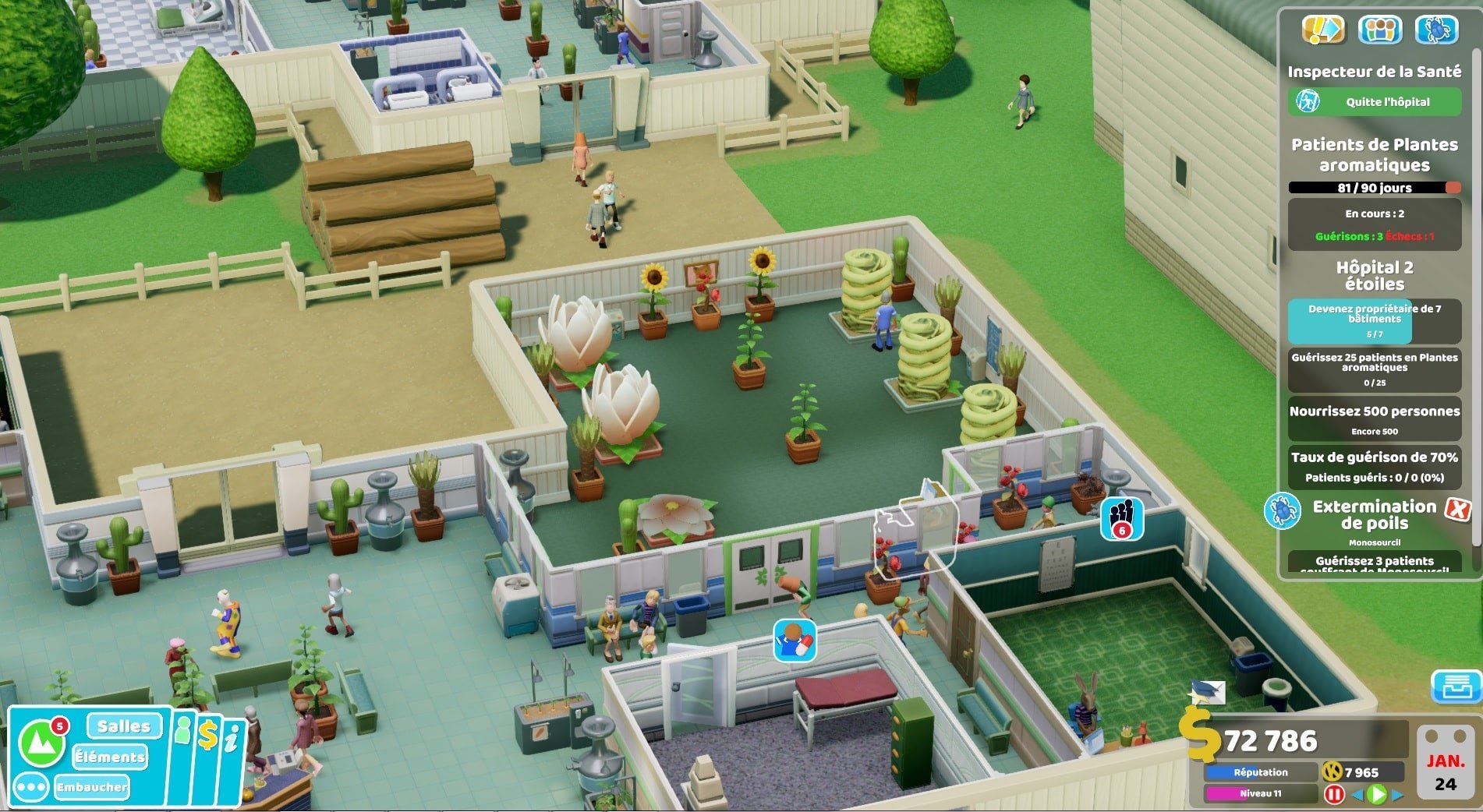Resume normal speed with the green play button

click(x=1377, y=794)
